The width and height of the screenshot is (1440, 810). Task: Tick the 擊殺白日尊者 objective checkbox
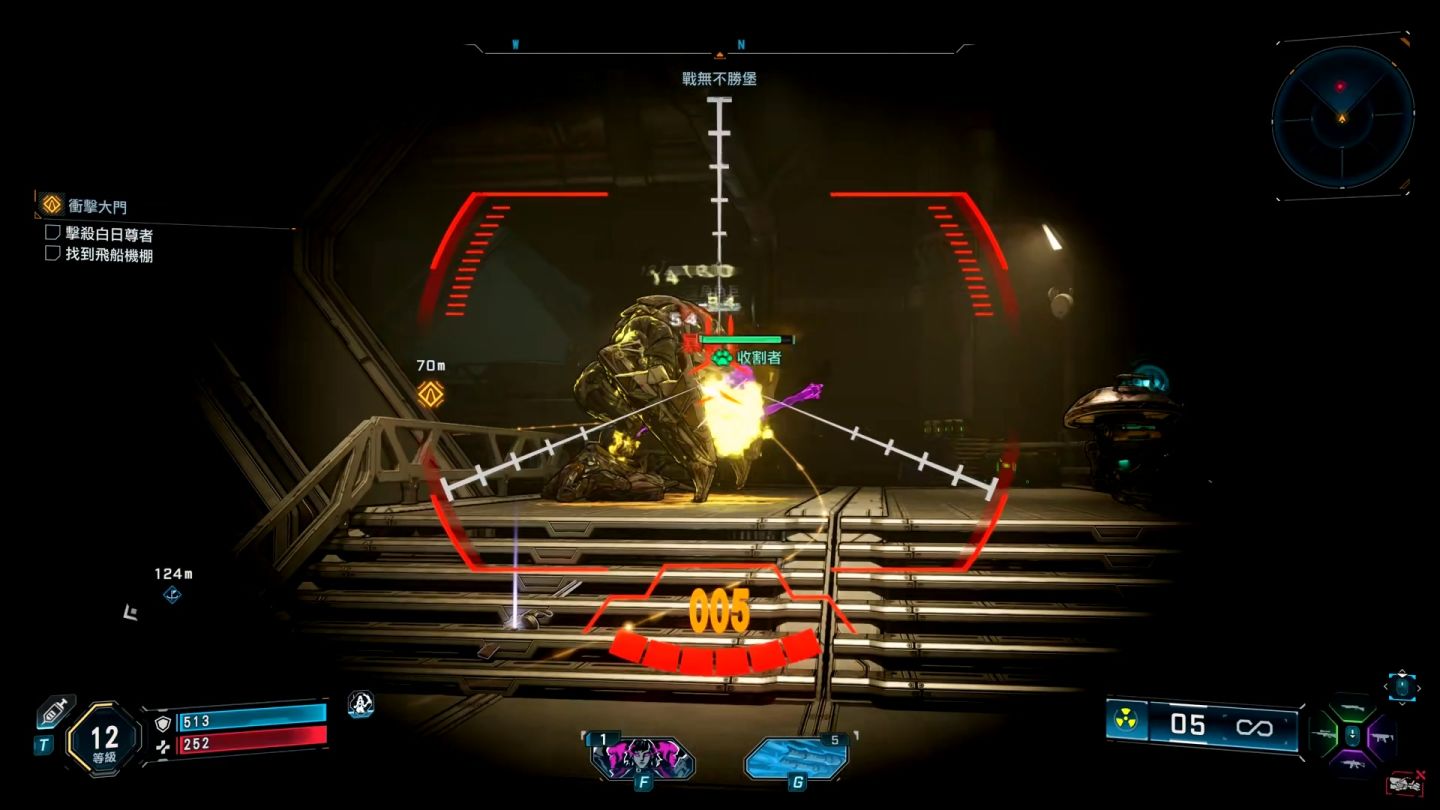[x=53, y=233]
